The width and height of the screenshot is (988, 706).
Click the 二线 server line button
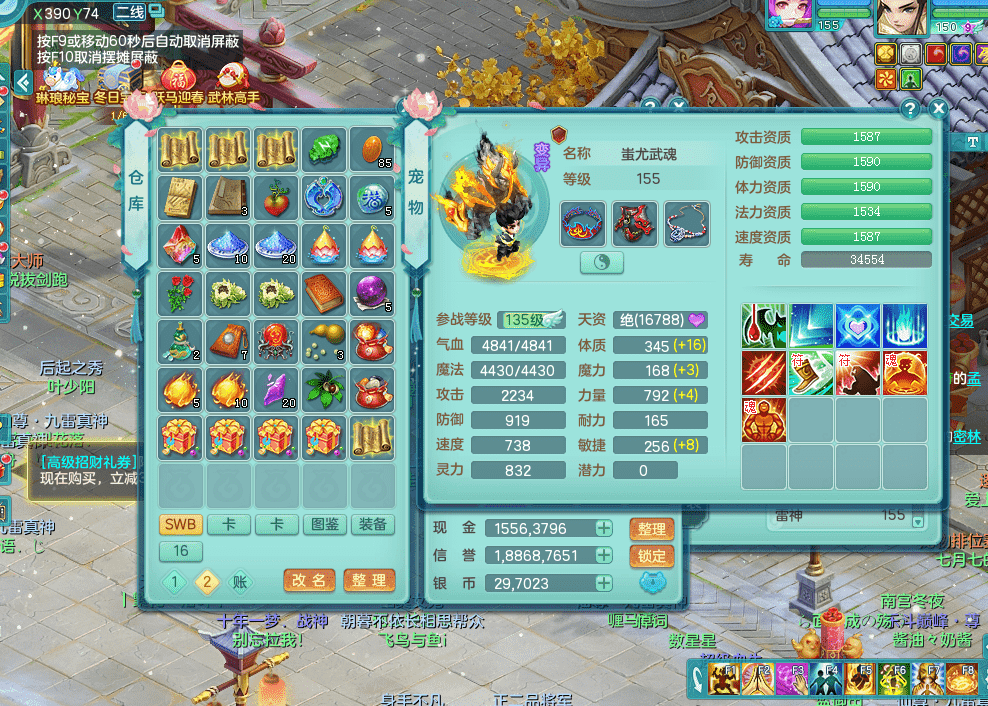129,13
